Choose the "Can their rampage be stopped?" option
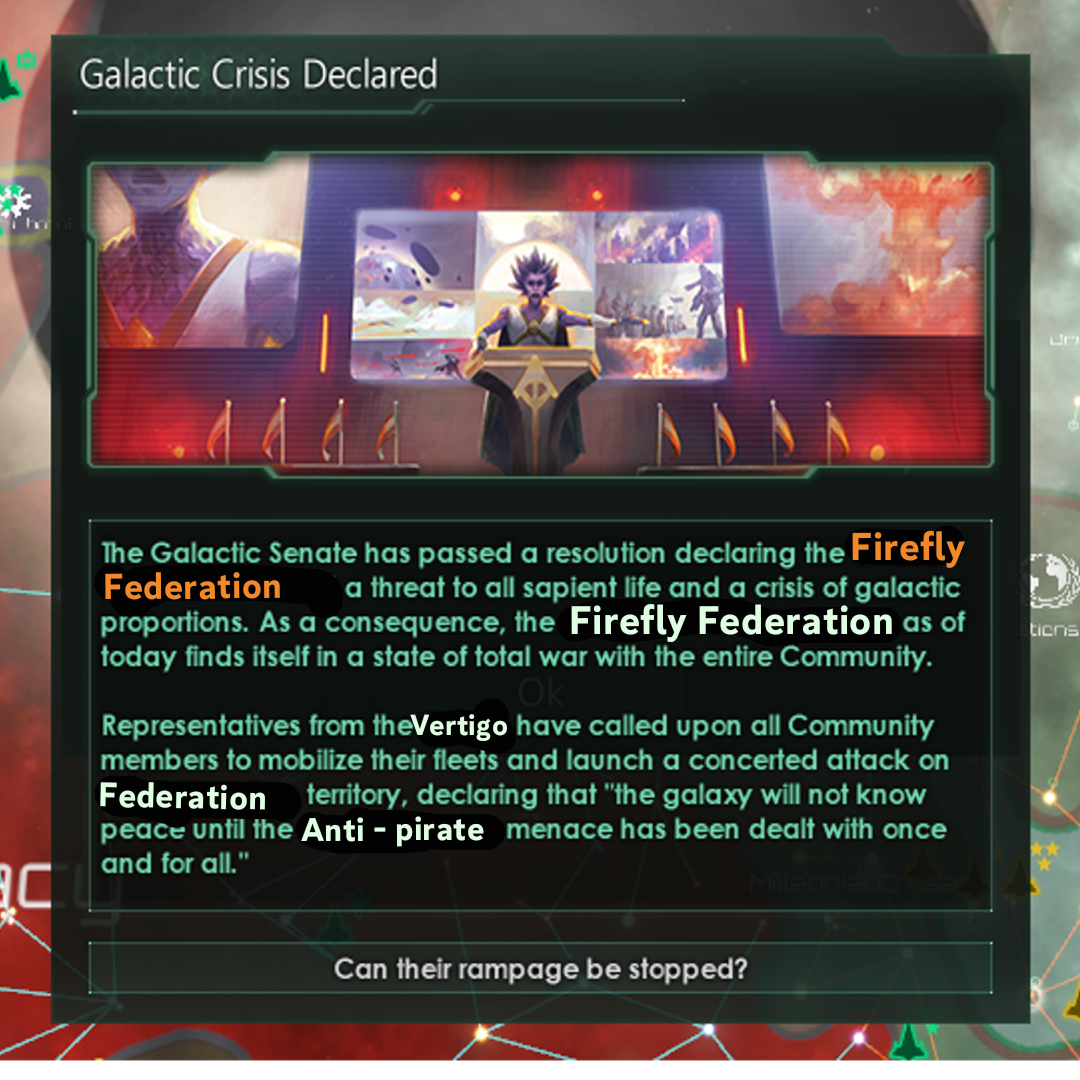Screen dimensions: 1080x1080 pos(540,969)
